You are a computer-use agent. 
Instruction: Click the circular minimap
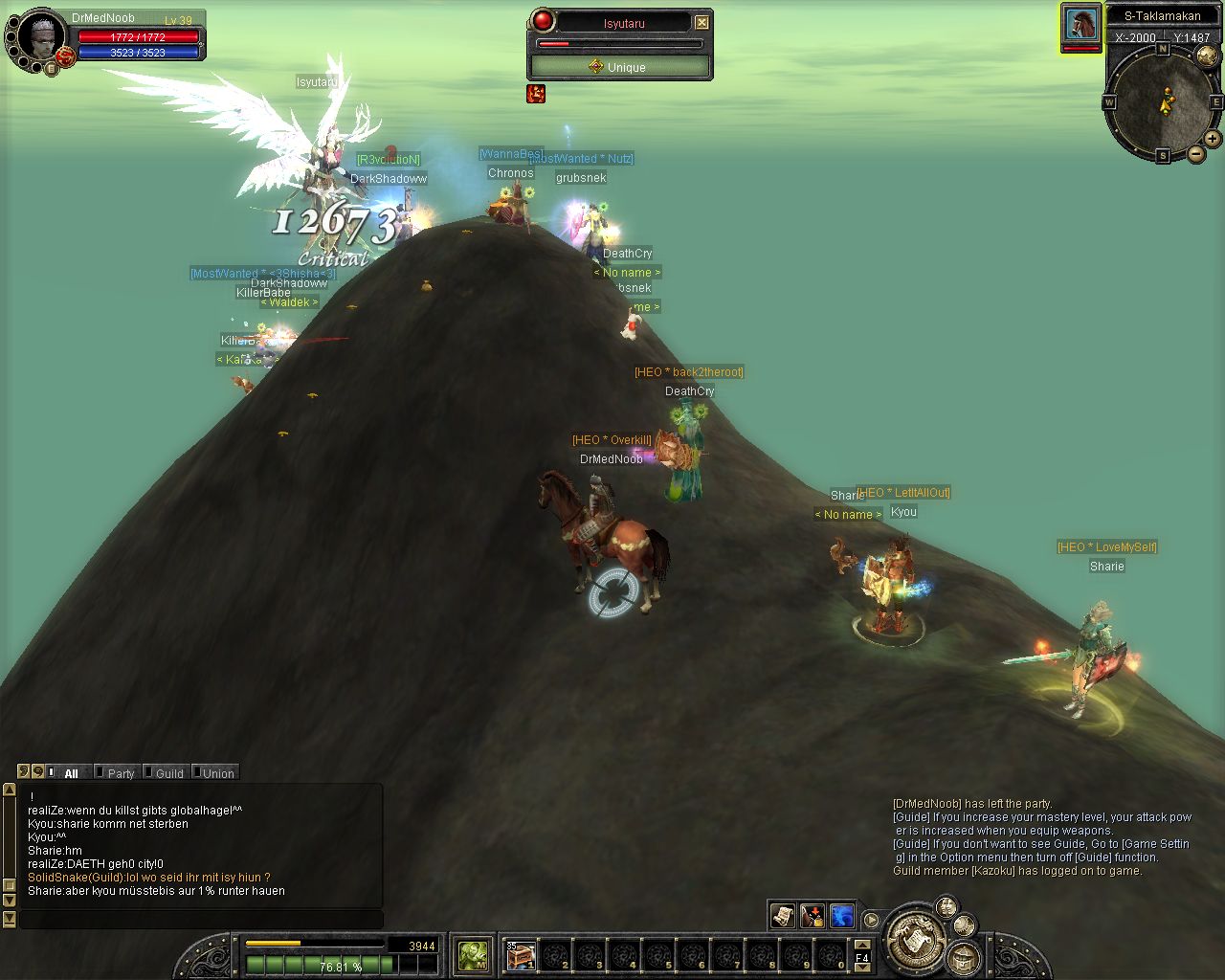1162,100
